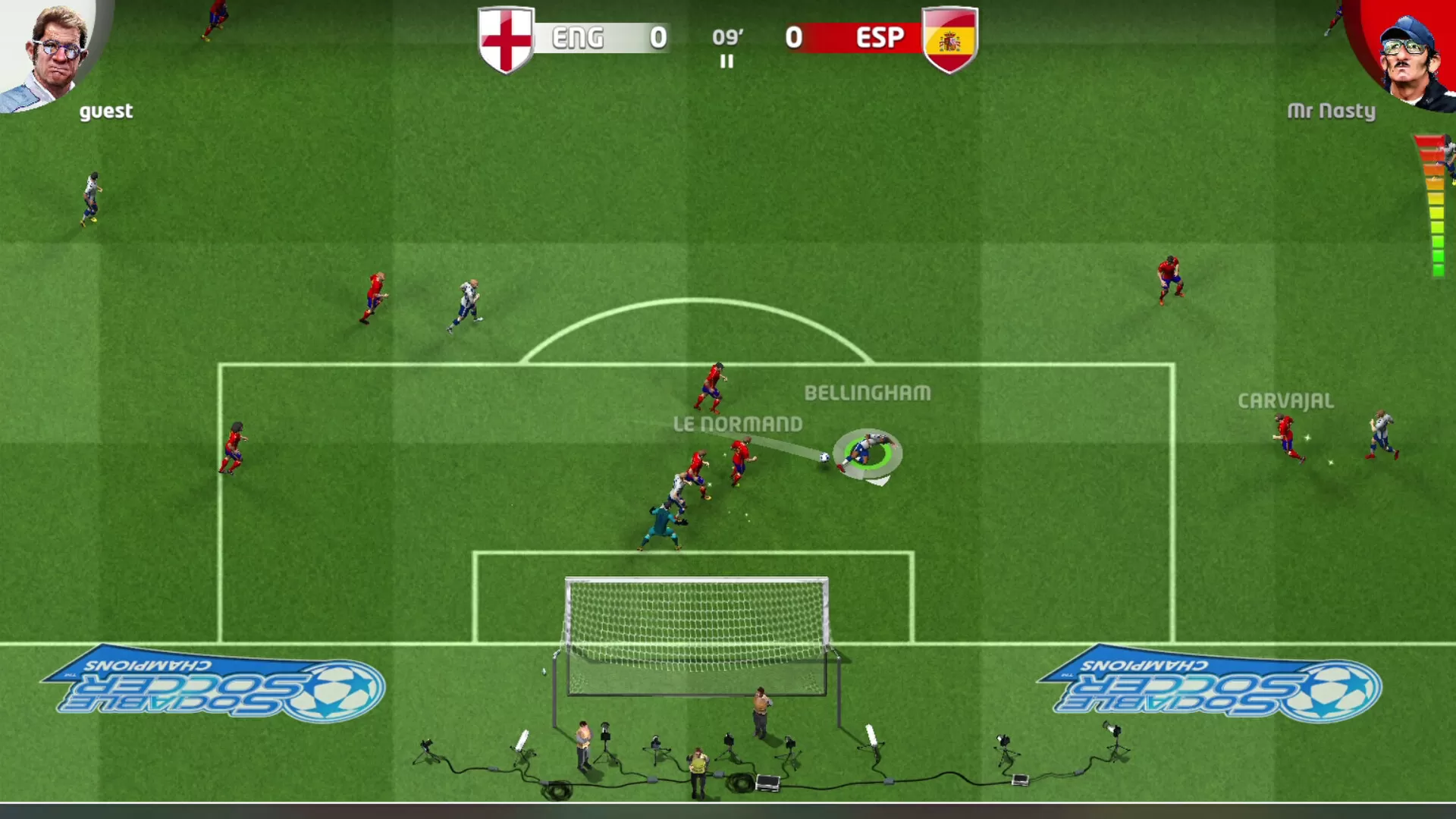This screenshot has width=1456, height=819.
Task: Click the ESP score digit zero
Action: click(795, 37)
